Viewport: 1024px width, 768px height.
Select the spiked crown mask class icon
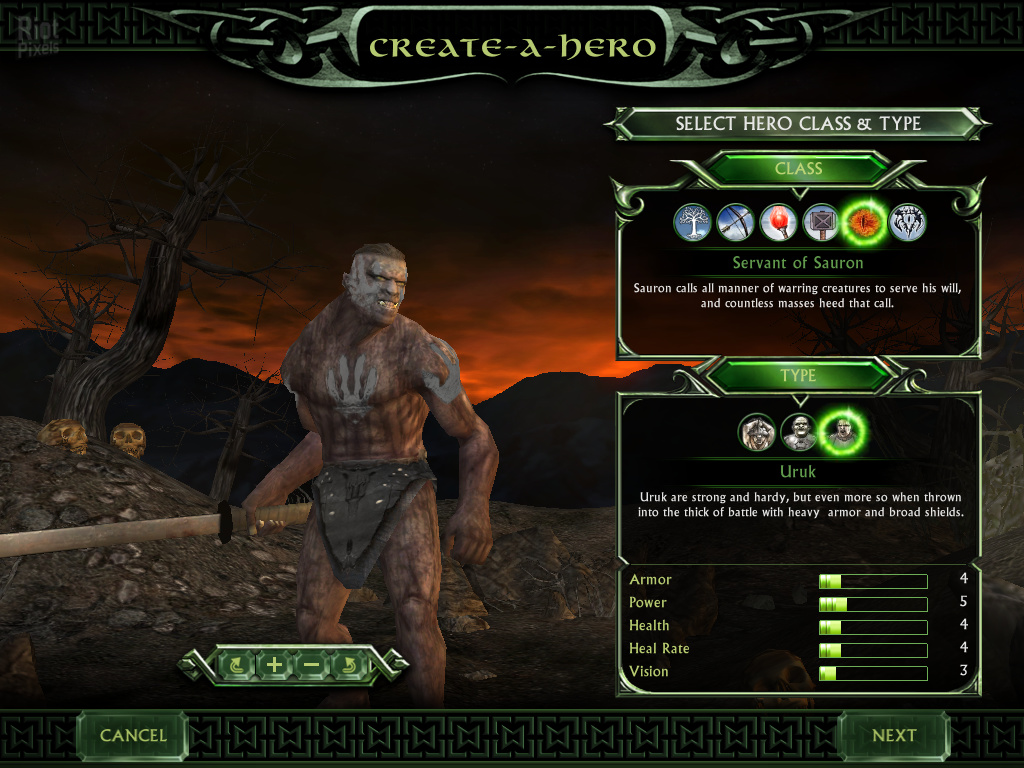point(907,223)
